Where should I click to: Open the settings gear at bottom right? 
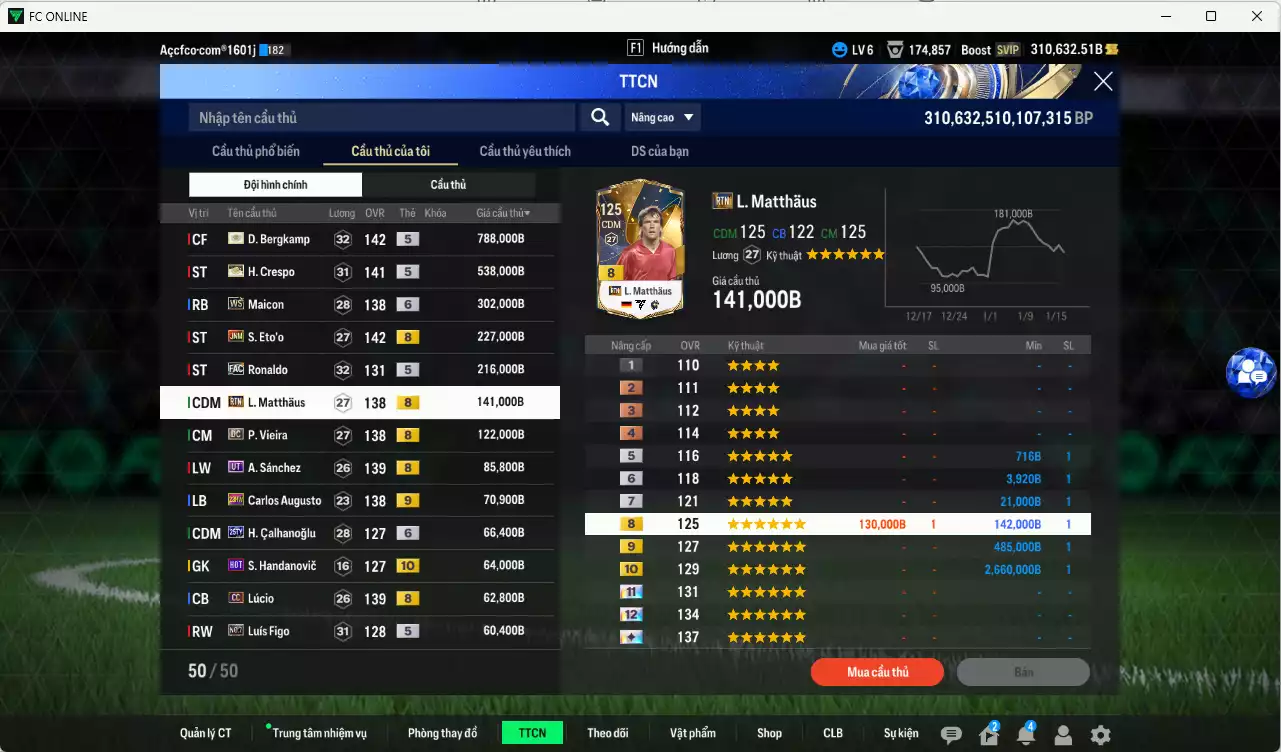point(1100,732)
